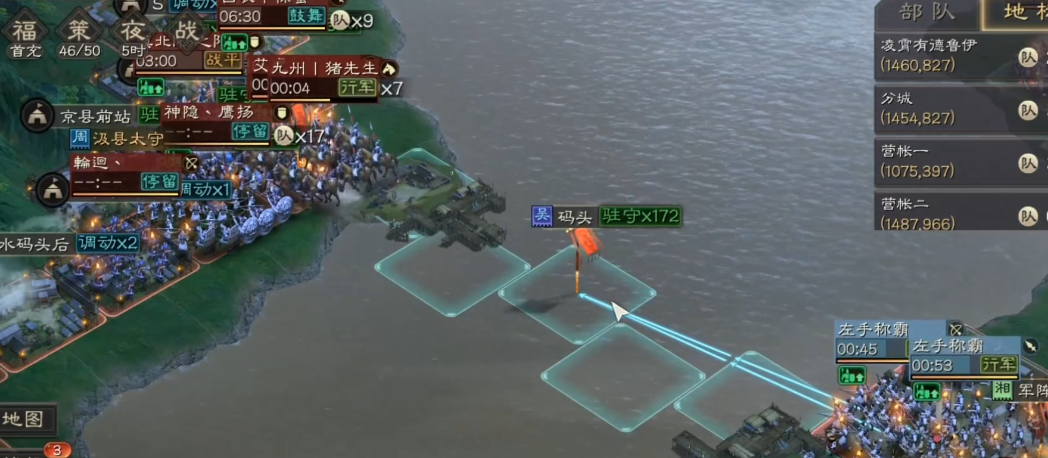The width and height of the screenshot is (1048, 458).
Task: Click the tent icon beside 京县前站
Action: click(x=37, y=116)
